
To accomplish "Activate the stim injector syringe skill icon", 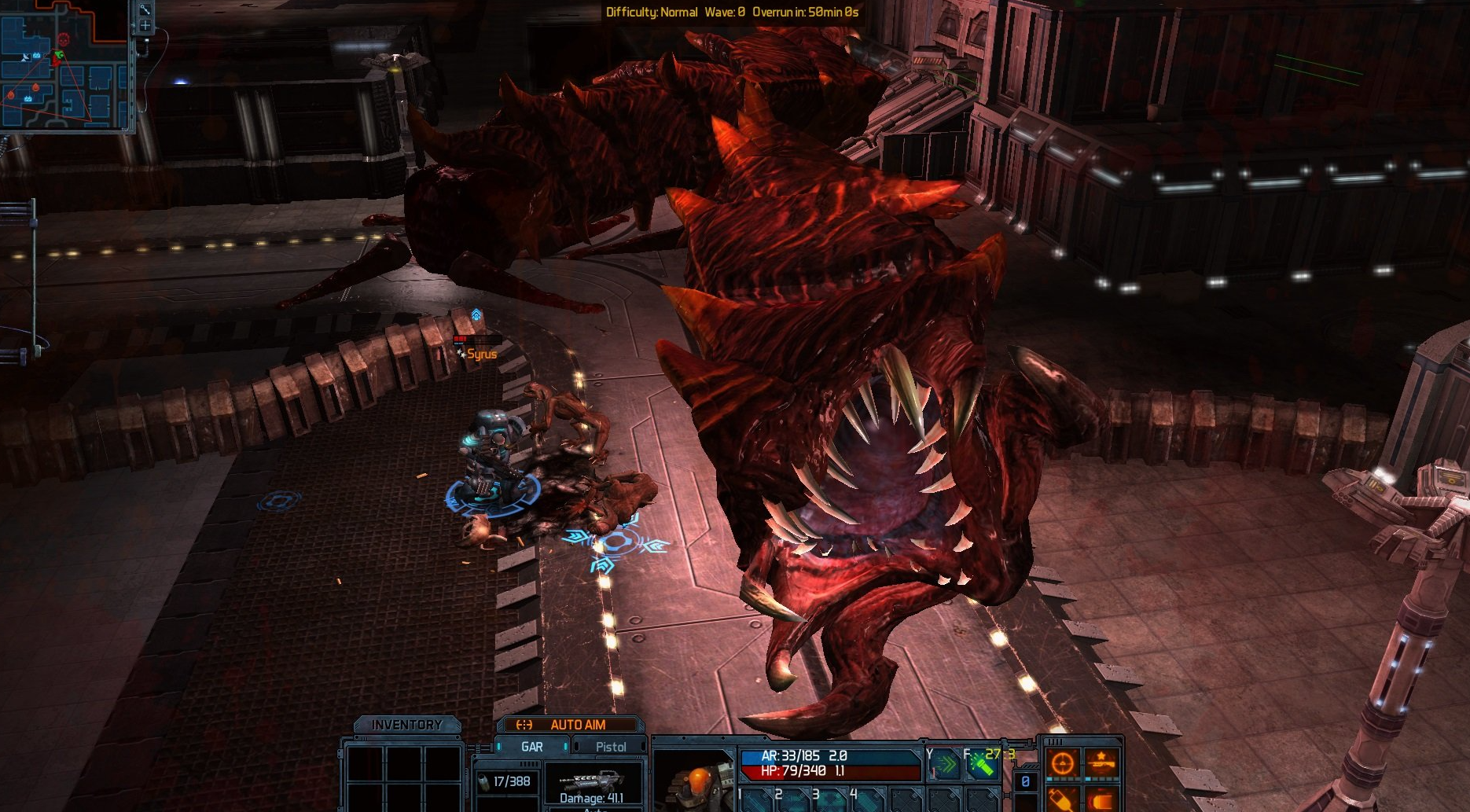I will click(1063, 800).
